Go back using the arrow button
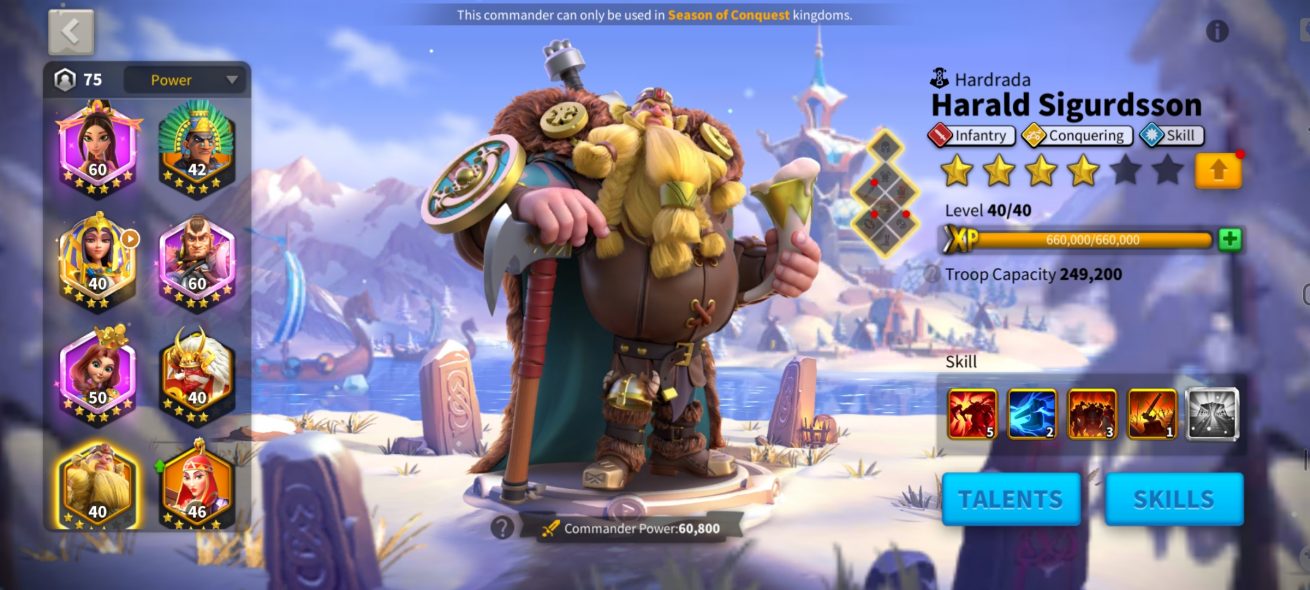Image resolution: width=1310 pixels, height=590 pixels. coord(71,33)
